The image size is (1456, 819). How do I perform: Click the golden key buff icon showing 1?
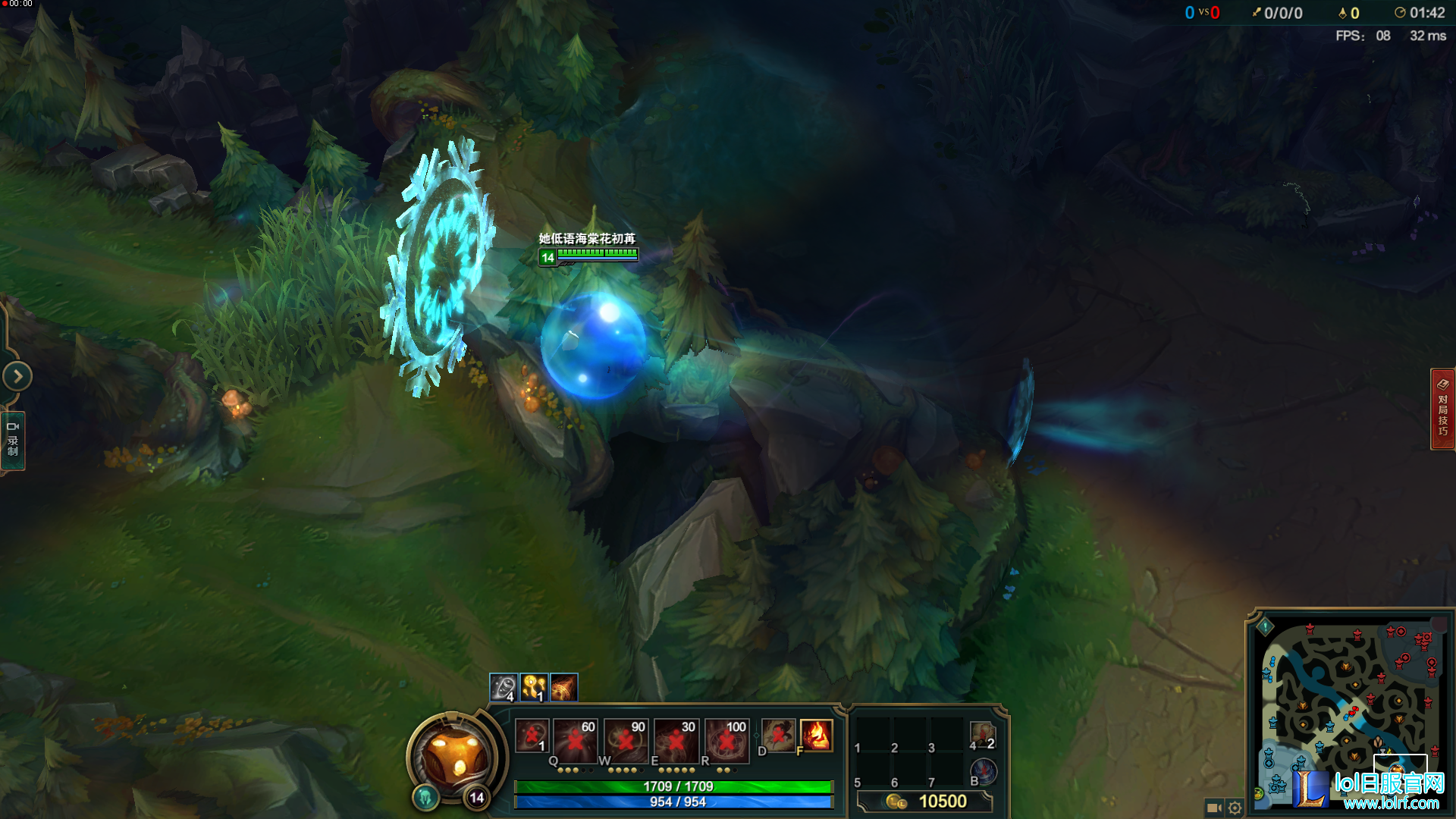coord(533,686)
